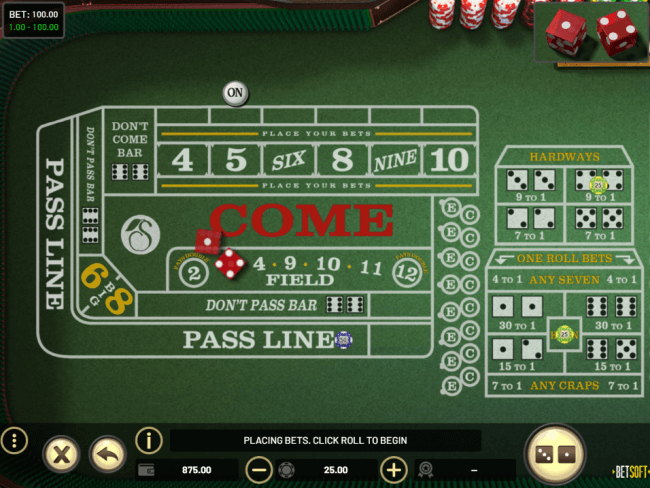Undo the last bet with the arrow button
Image resolution: width=650 pixels, height=488 pixels.
pos(108,455)
